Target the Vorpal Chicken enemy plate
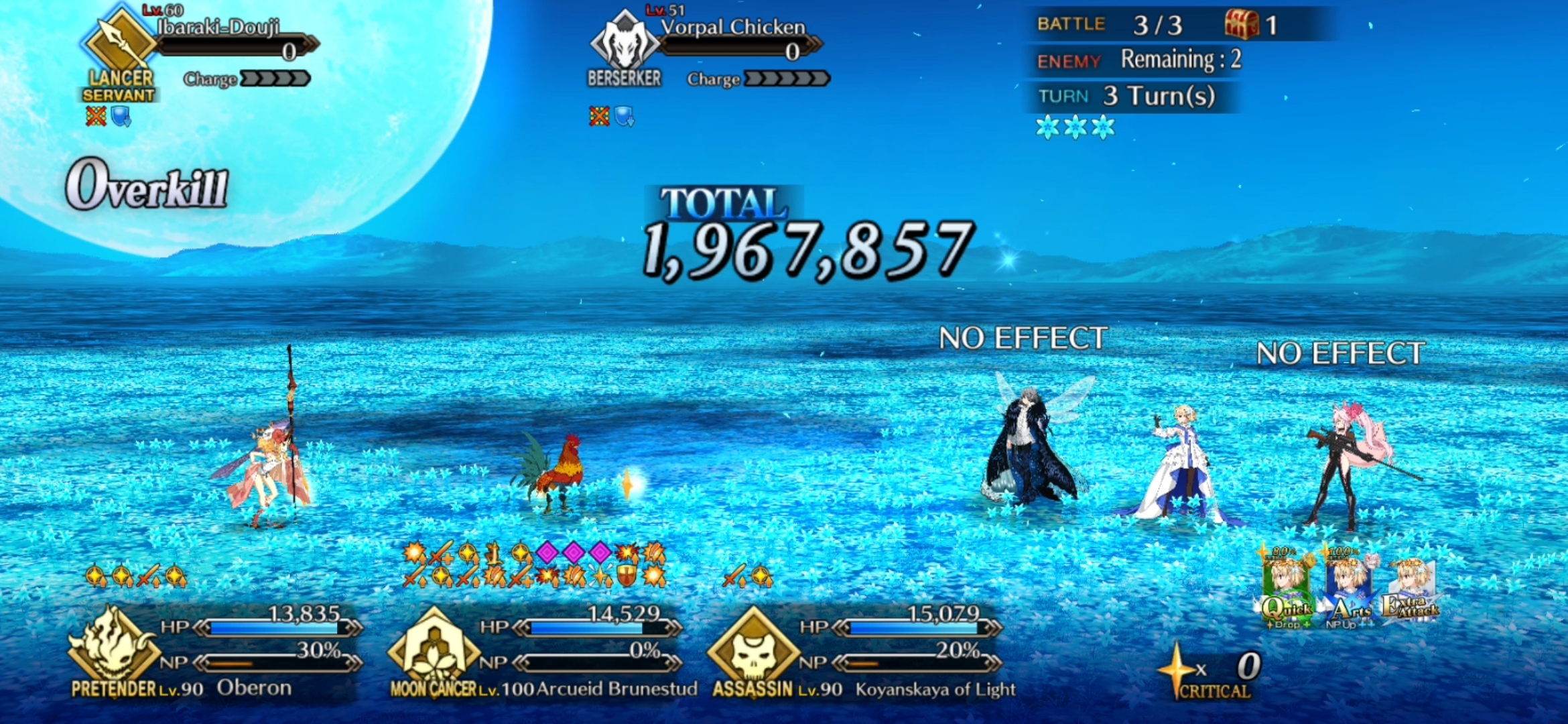 [707, 47]
